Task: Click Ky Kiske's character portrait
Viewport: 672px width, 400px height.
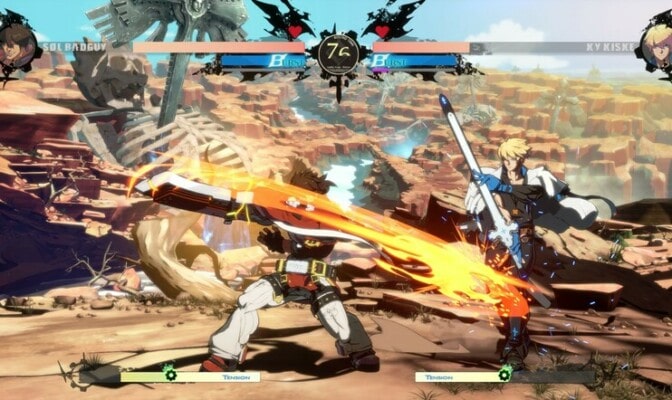Action: click(657, 44)
